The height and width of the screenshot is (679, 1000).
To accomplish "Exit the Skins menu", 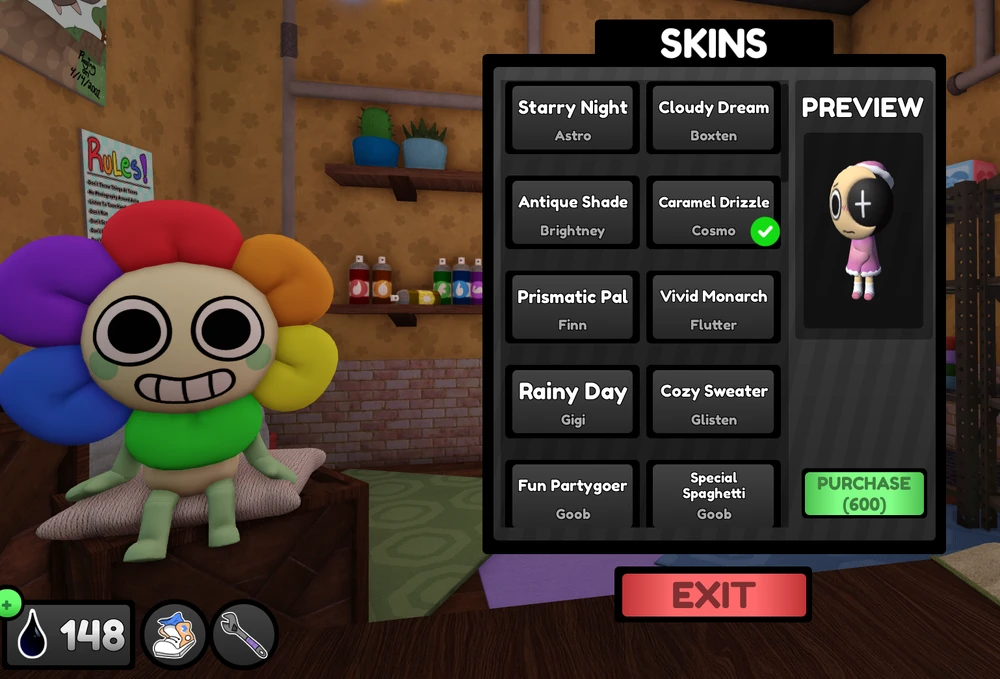I will 714,596.
